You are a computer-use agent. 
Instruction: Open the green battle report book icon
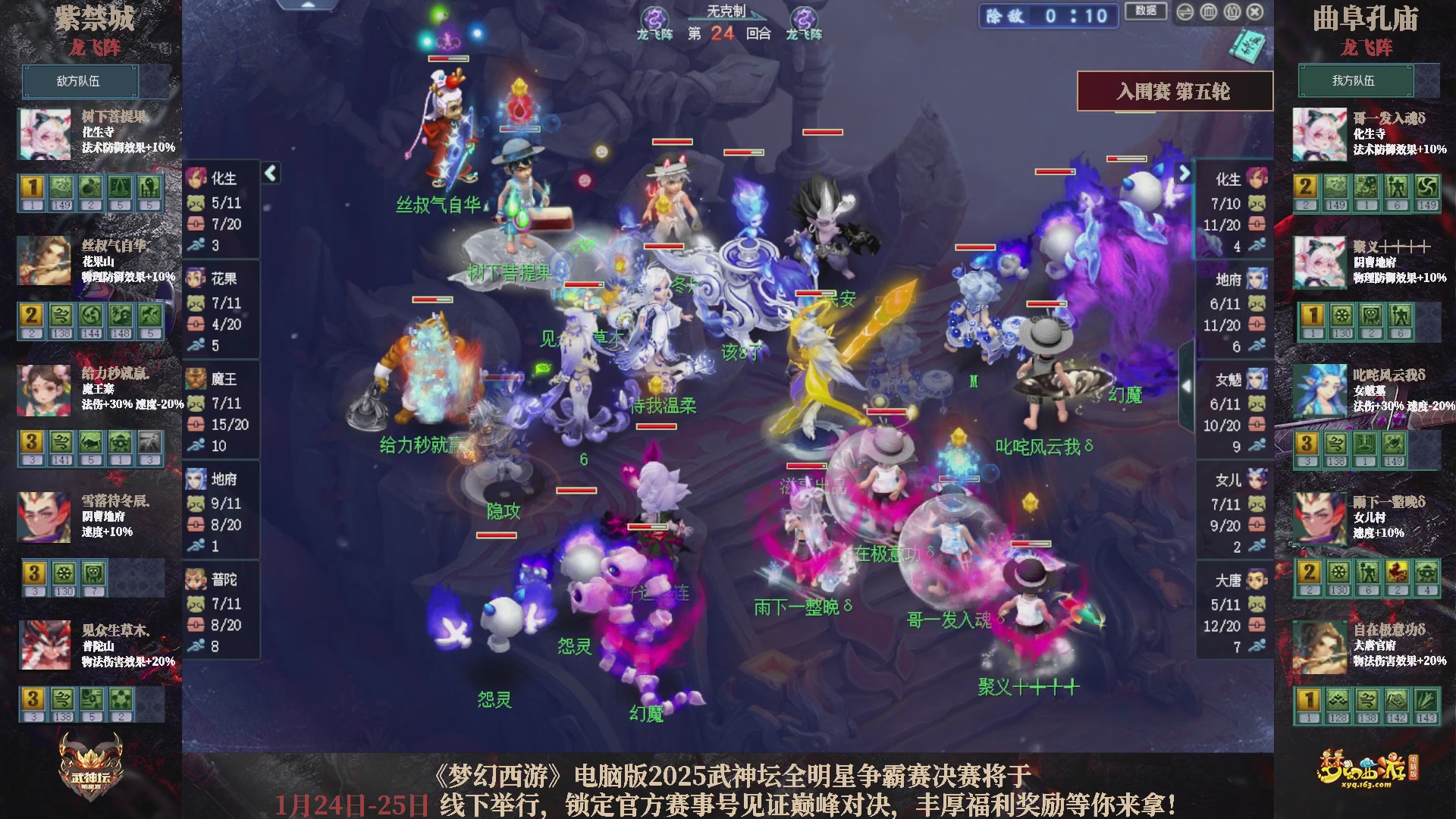click(x=1248, y=47)
